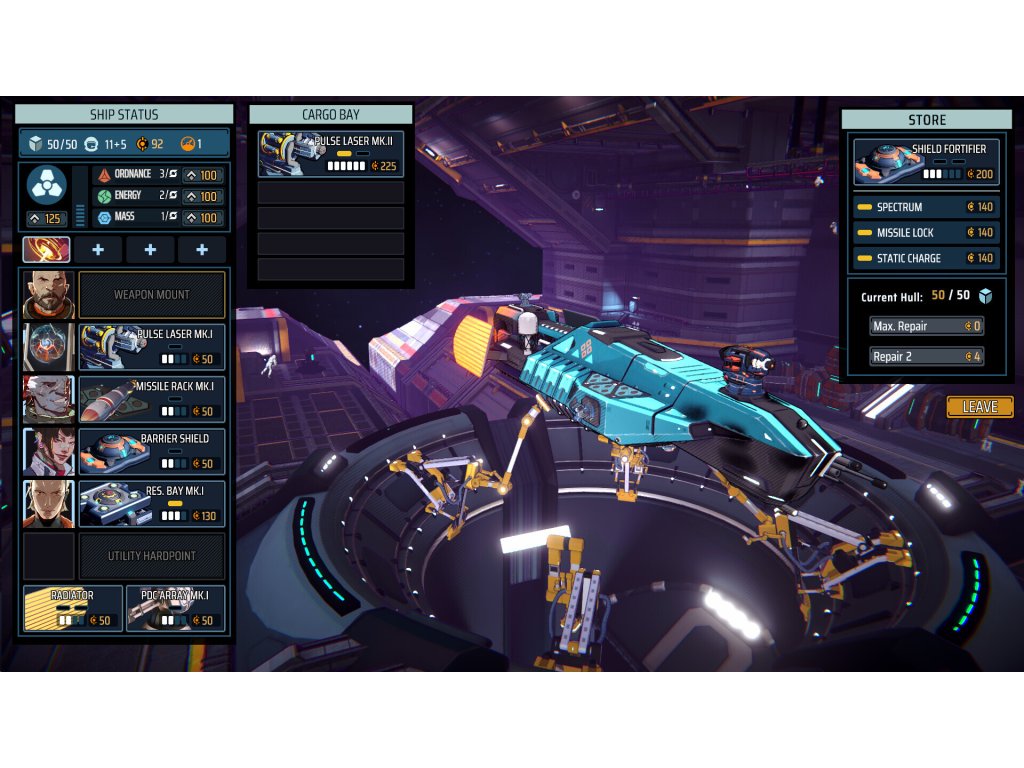Select the Barrier Shield module
This screenshot has width=1024, height=768.
[x=152, y=451]
